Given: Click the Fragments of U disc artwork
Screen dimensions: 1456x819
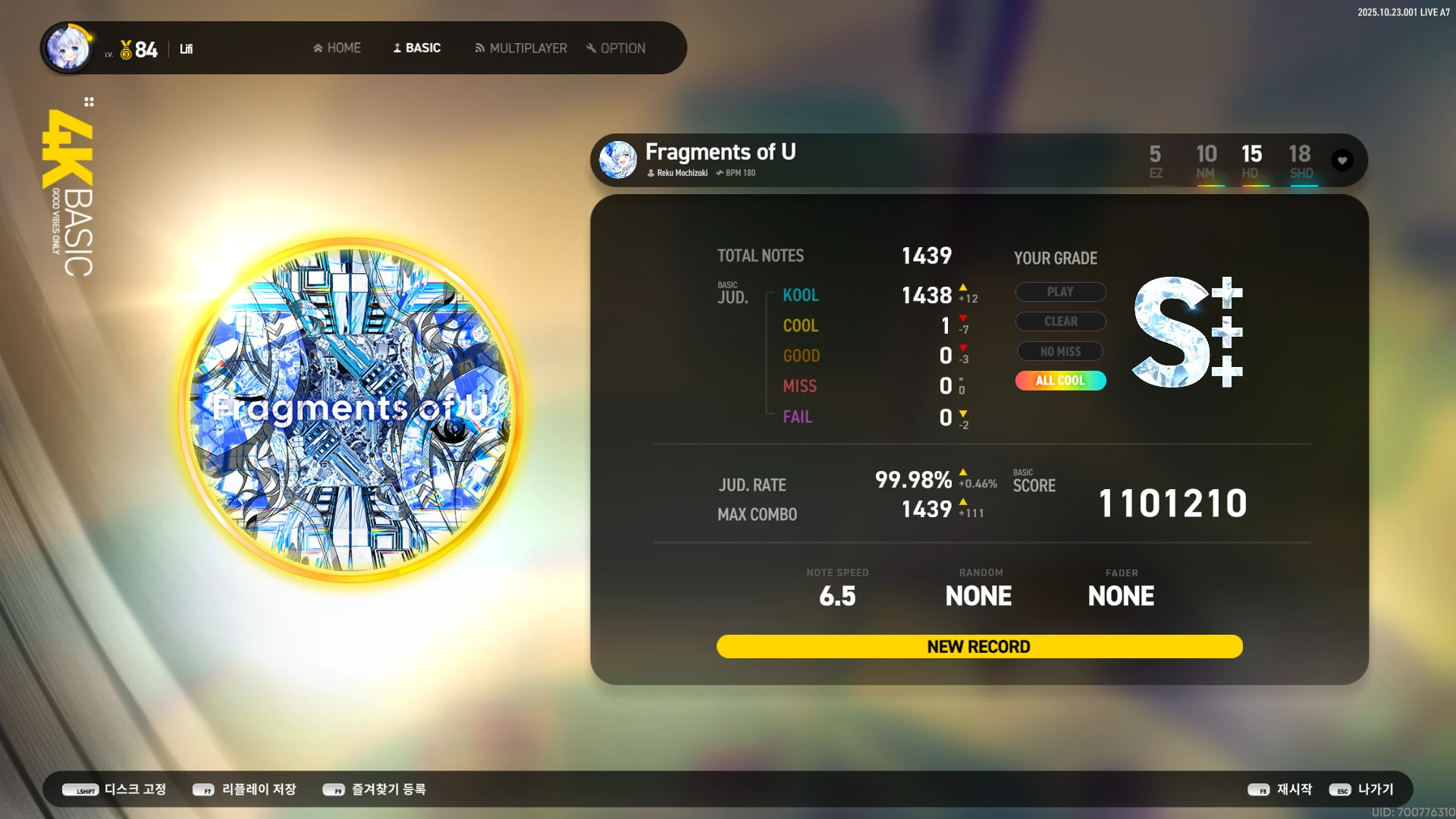Looking at the screenshot, I should coord(350,409).
